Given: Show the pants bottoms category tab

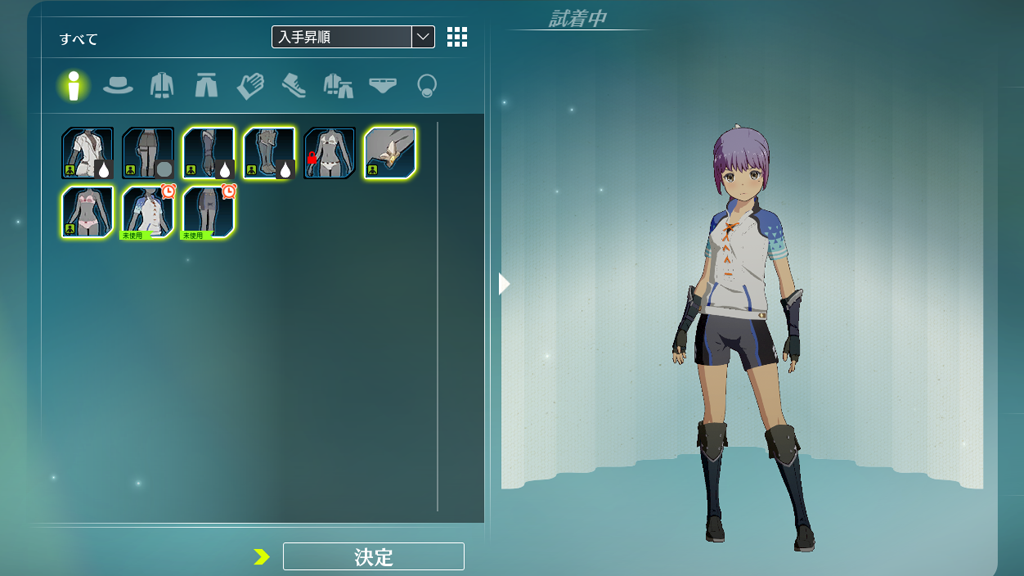Looking at the screenshot, I should [x=206, y=86].
